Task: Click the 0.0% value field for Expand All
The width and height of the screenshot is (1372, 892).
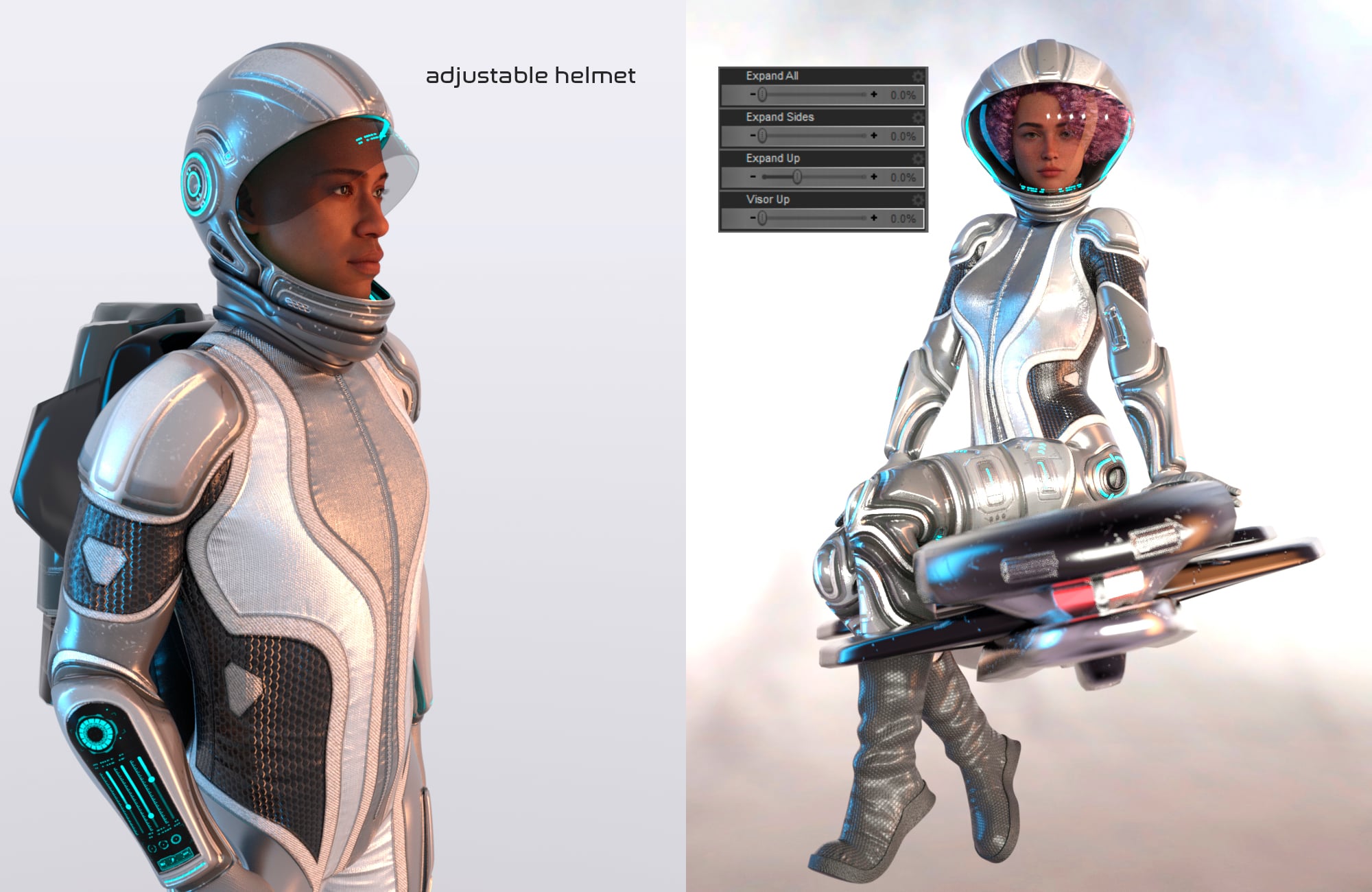Action: [x=902, y=96]
